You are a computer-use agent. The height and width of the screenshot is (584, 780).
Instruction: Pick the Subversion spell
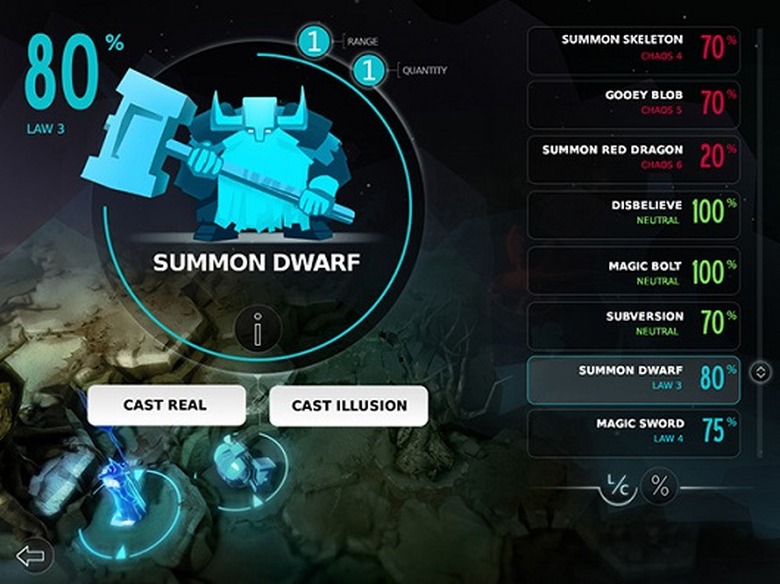(x=633, y=325)
